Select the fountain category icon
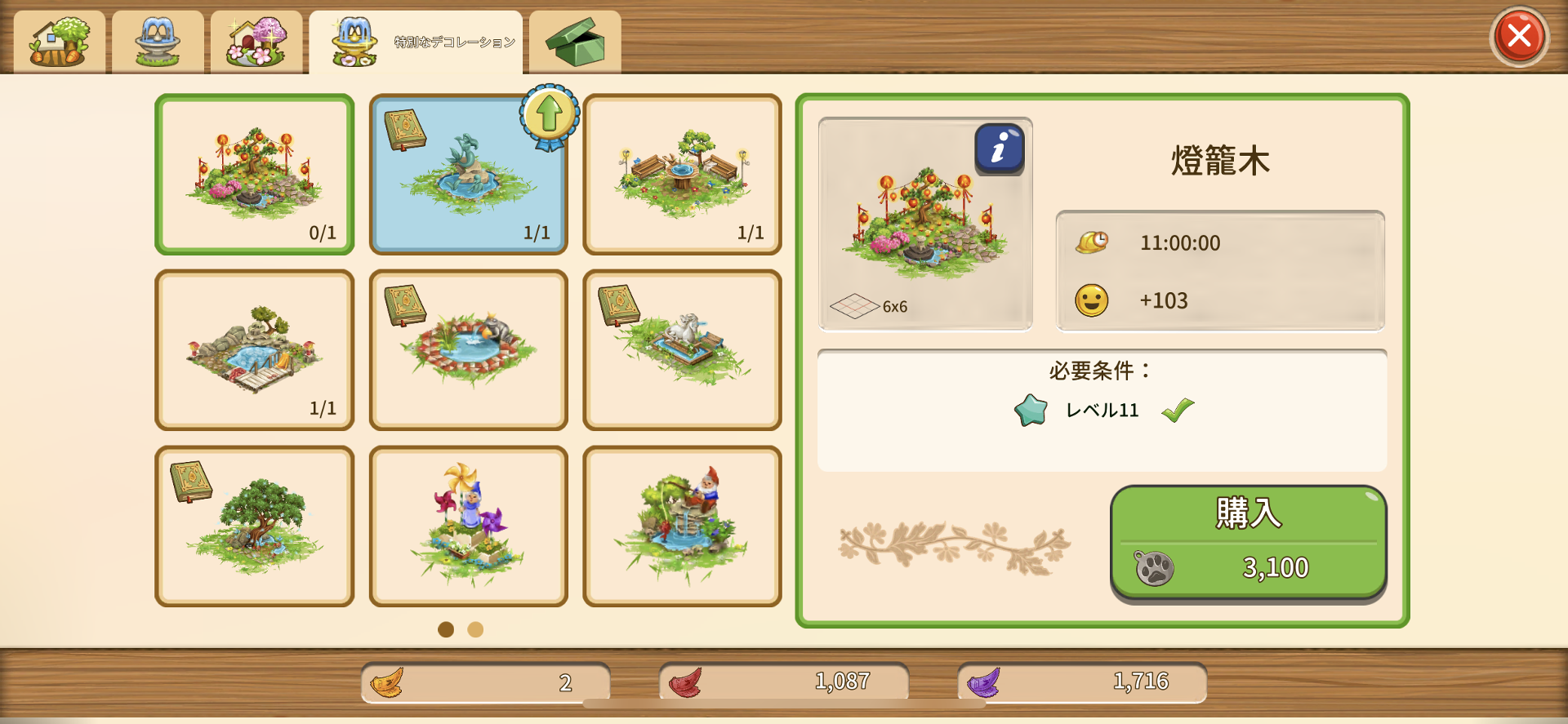The width and height of the screenshot is (1568, 724). (157, 41)
